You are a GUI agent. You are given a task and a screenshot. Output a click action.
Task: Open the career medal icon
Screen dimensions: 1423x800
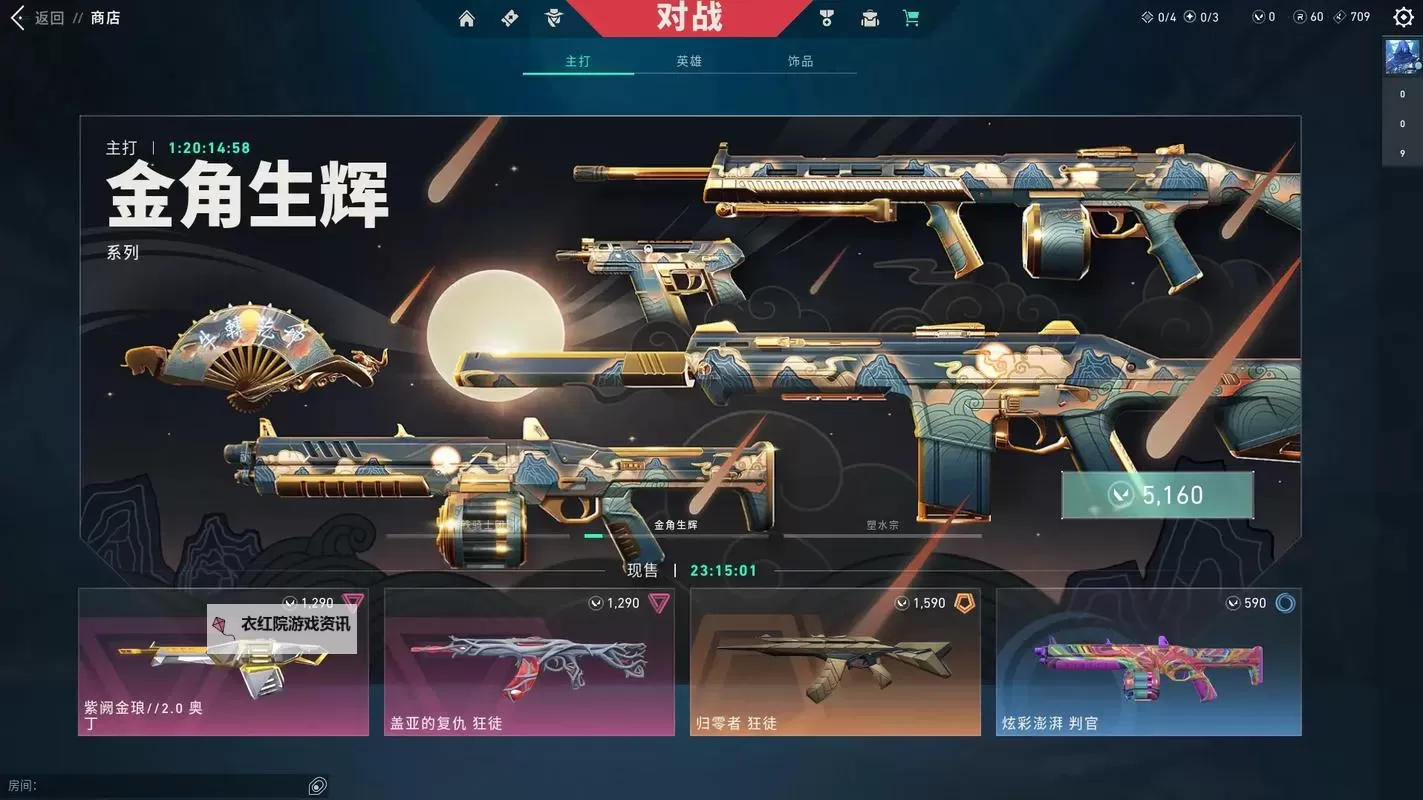coord(826,17)
